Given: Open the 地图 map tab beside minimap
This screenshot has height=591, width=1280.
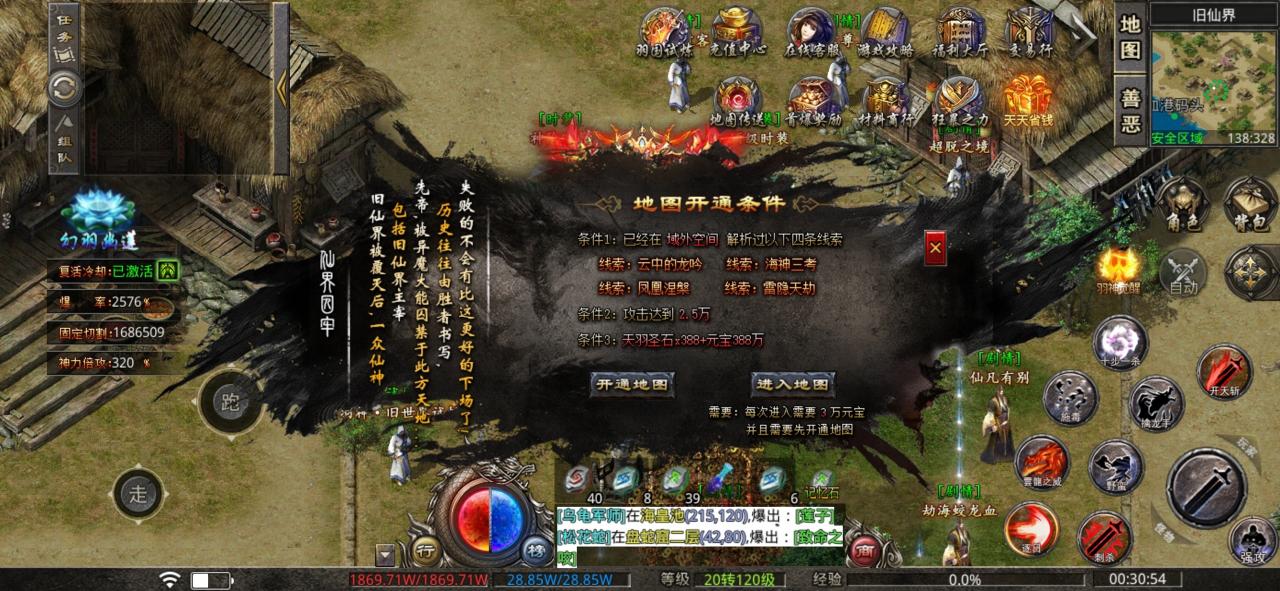Looking at the screenshot, I should [1130, 36].
